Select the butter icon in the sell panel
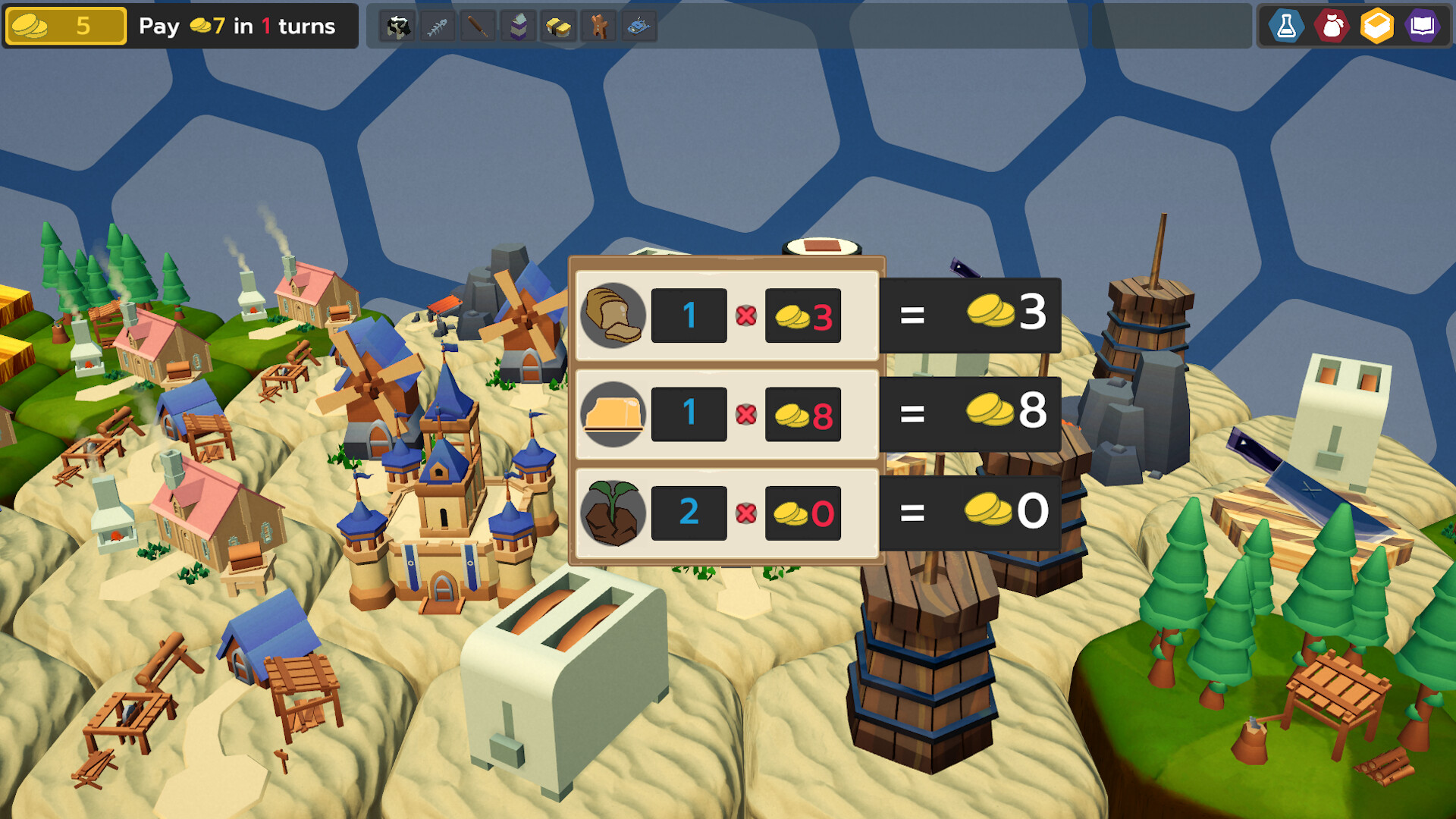The image size is (1456, 819). click(x=613, y=414)
